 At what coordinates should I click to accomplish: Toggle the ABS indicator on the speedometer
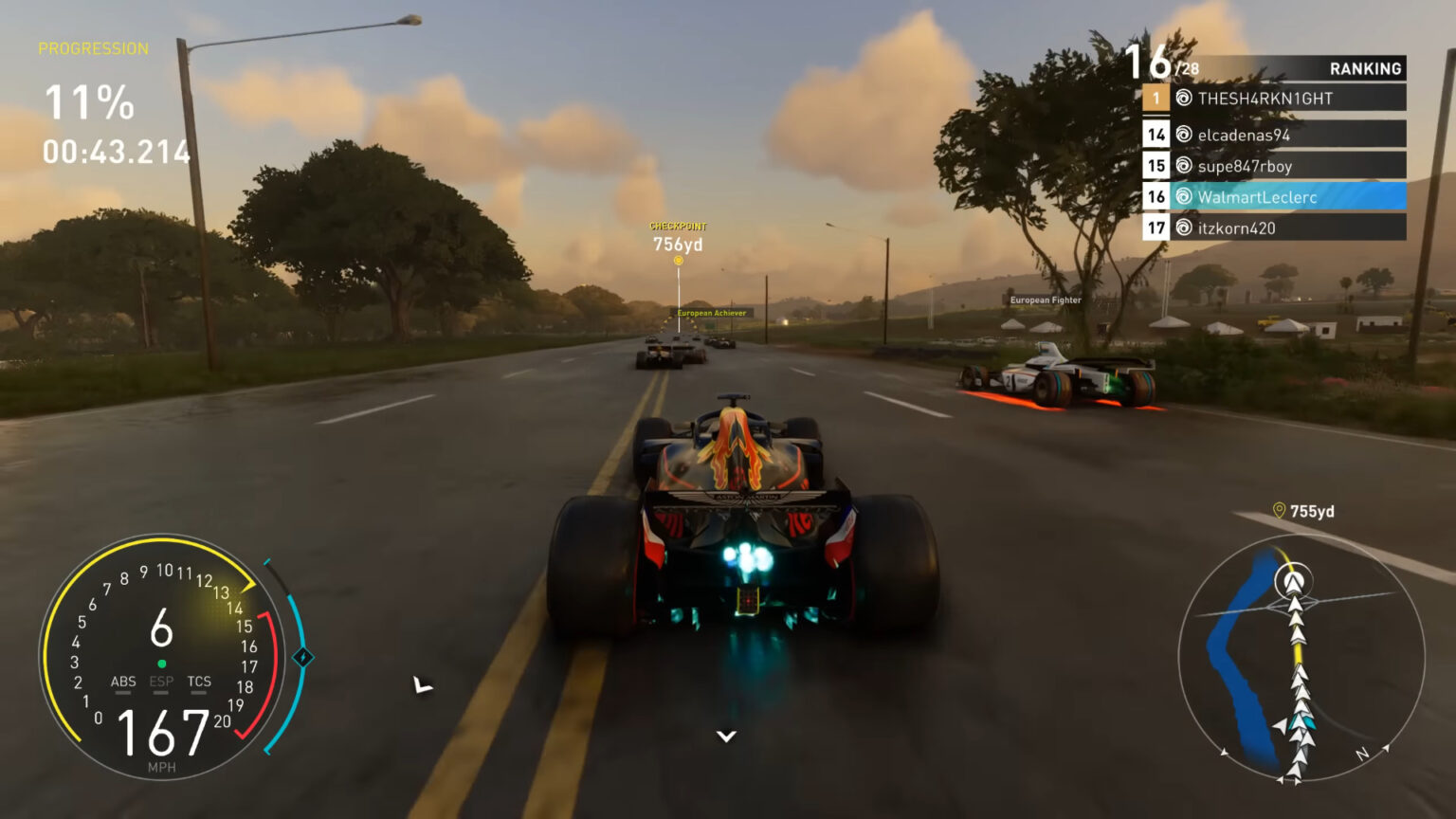pos(121,682)
